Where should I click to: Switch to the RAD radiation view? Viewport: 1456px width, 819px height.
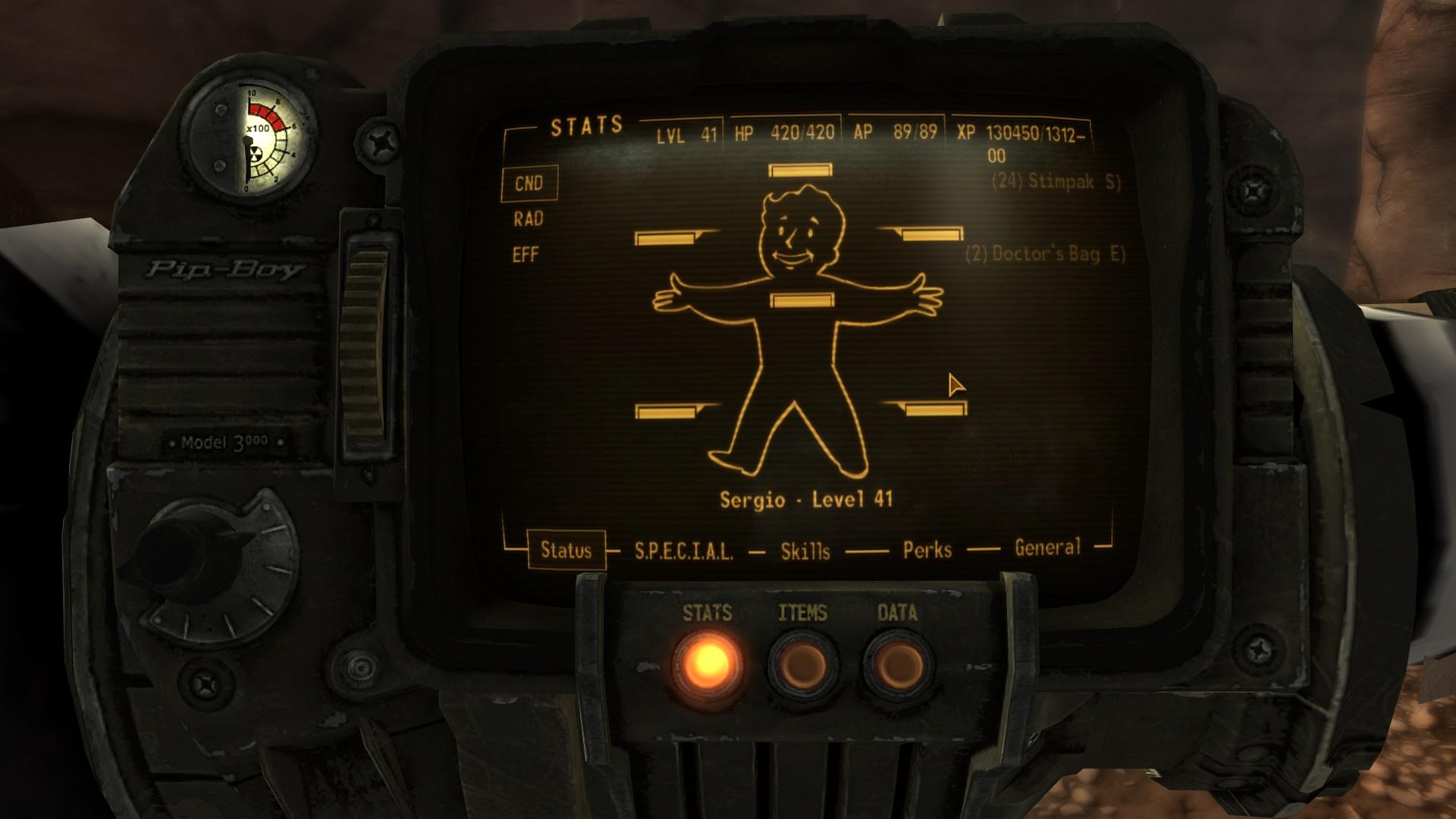(529, 219)
